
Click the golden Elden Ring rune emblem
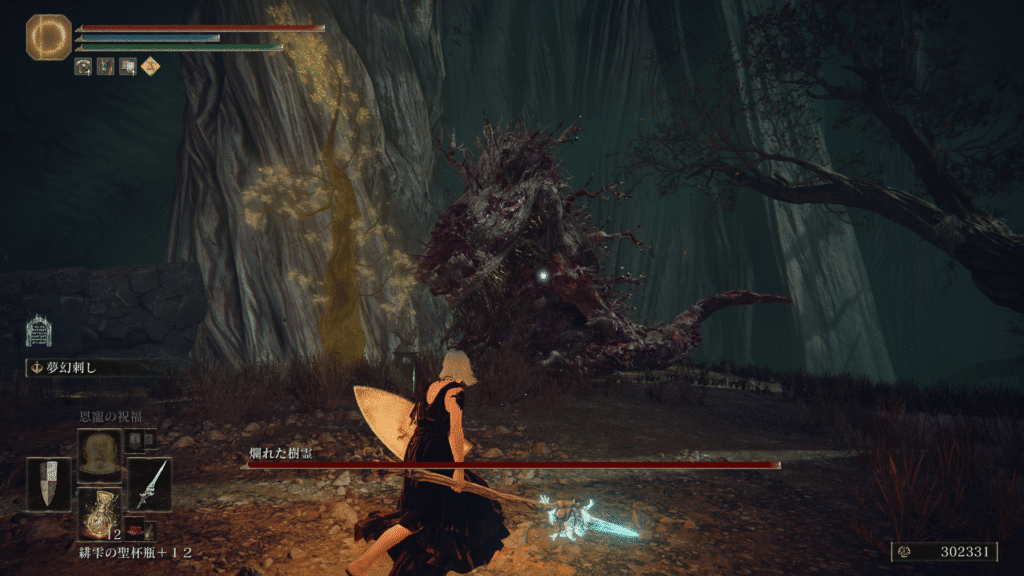click(x=48, y=37)
